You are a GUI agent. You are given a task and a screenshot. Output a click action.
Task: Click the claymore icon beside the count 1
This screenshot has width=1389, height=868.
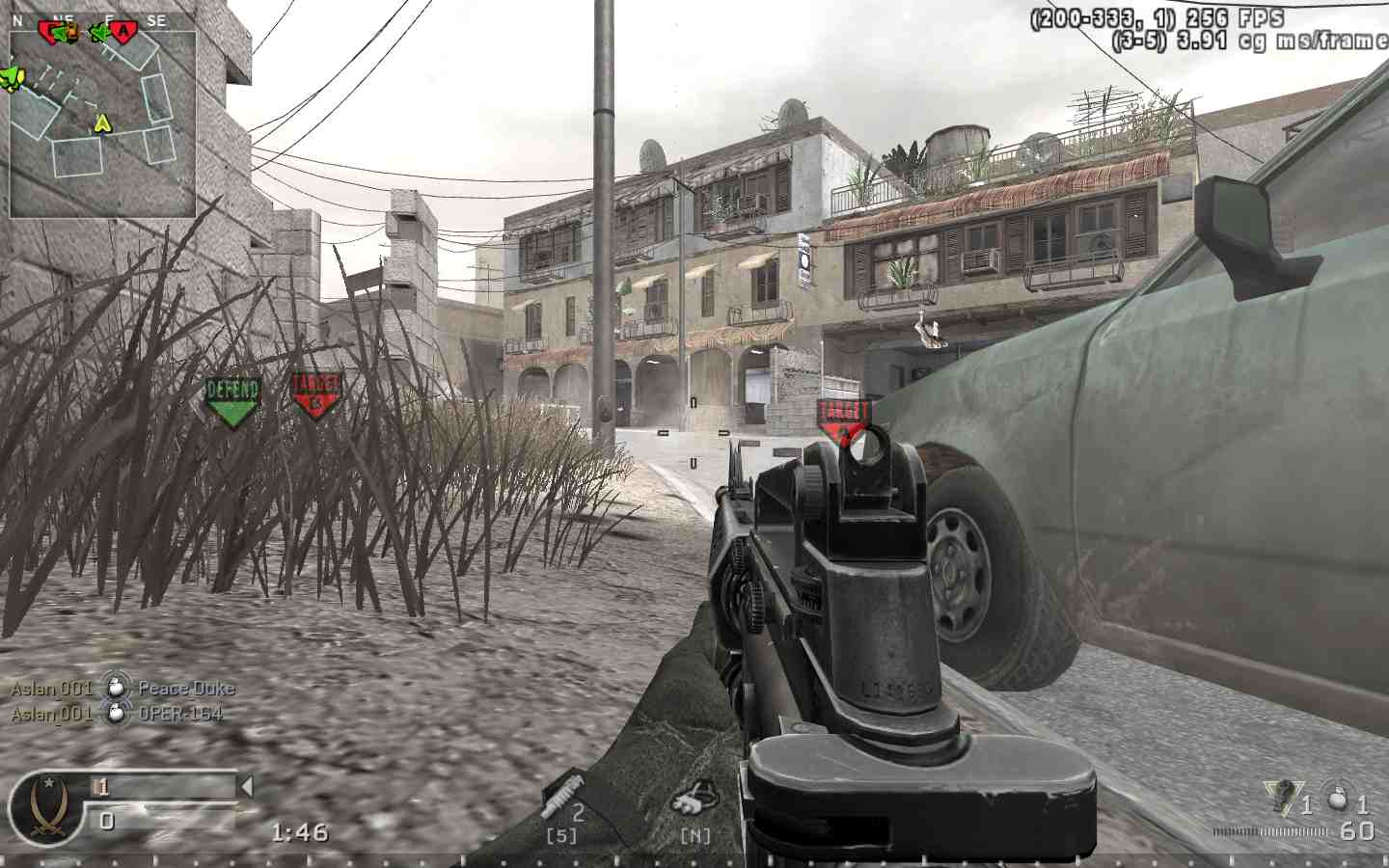1280,797
